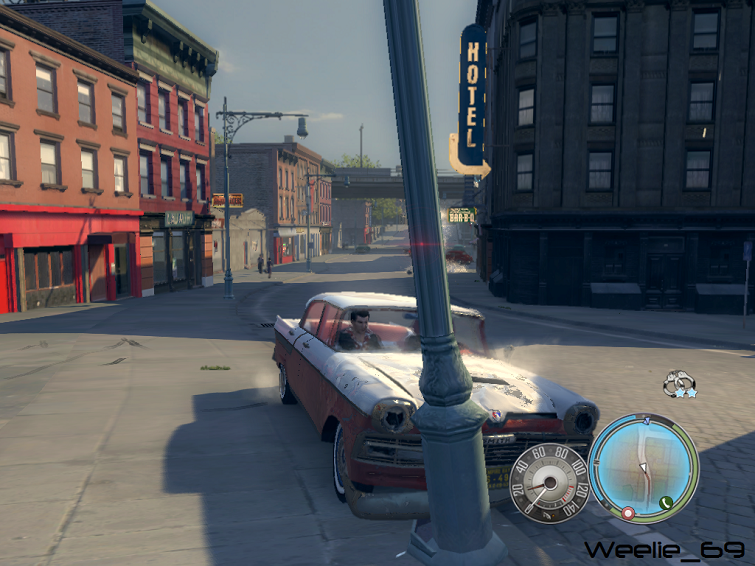
Task: Click the circular minimap
Action: click(x=642, y=468)
